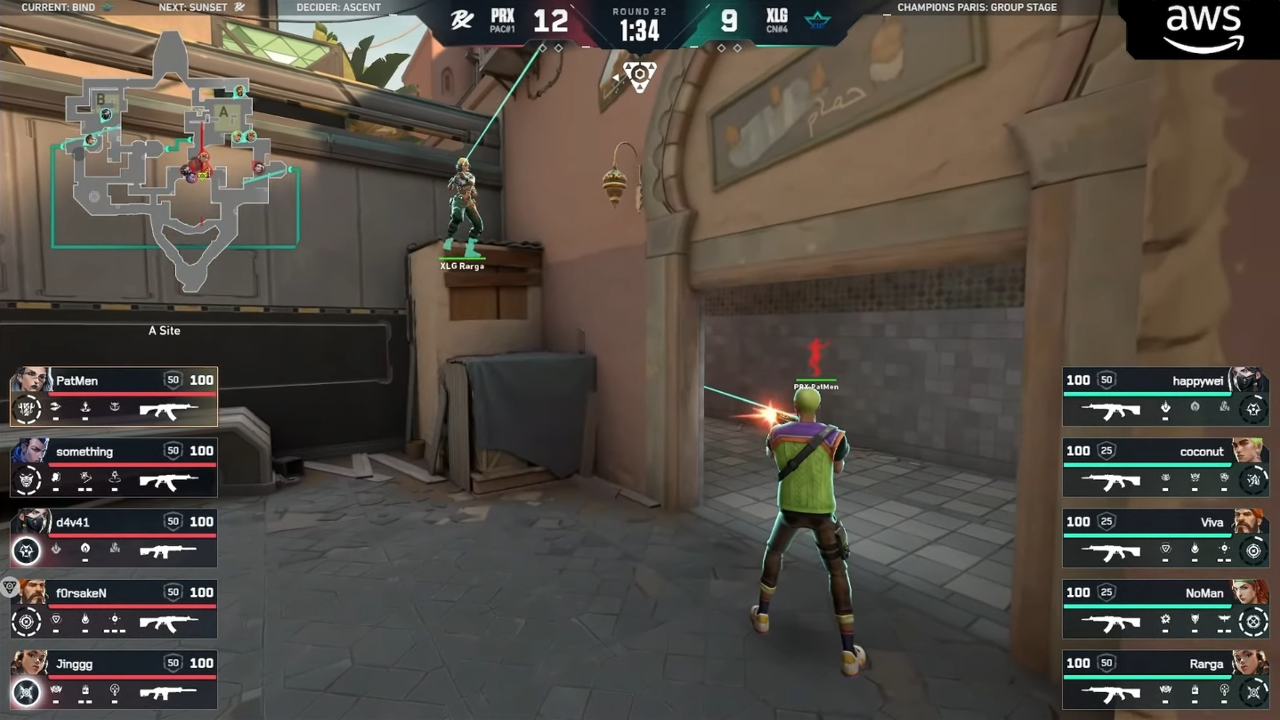Image resolution: width=1280 pixels, height=720 pixels.
Task: Click Rarga's ultimate ability icon
Action: click(x=1253, y=692)
